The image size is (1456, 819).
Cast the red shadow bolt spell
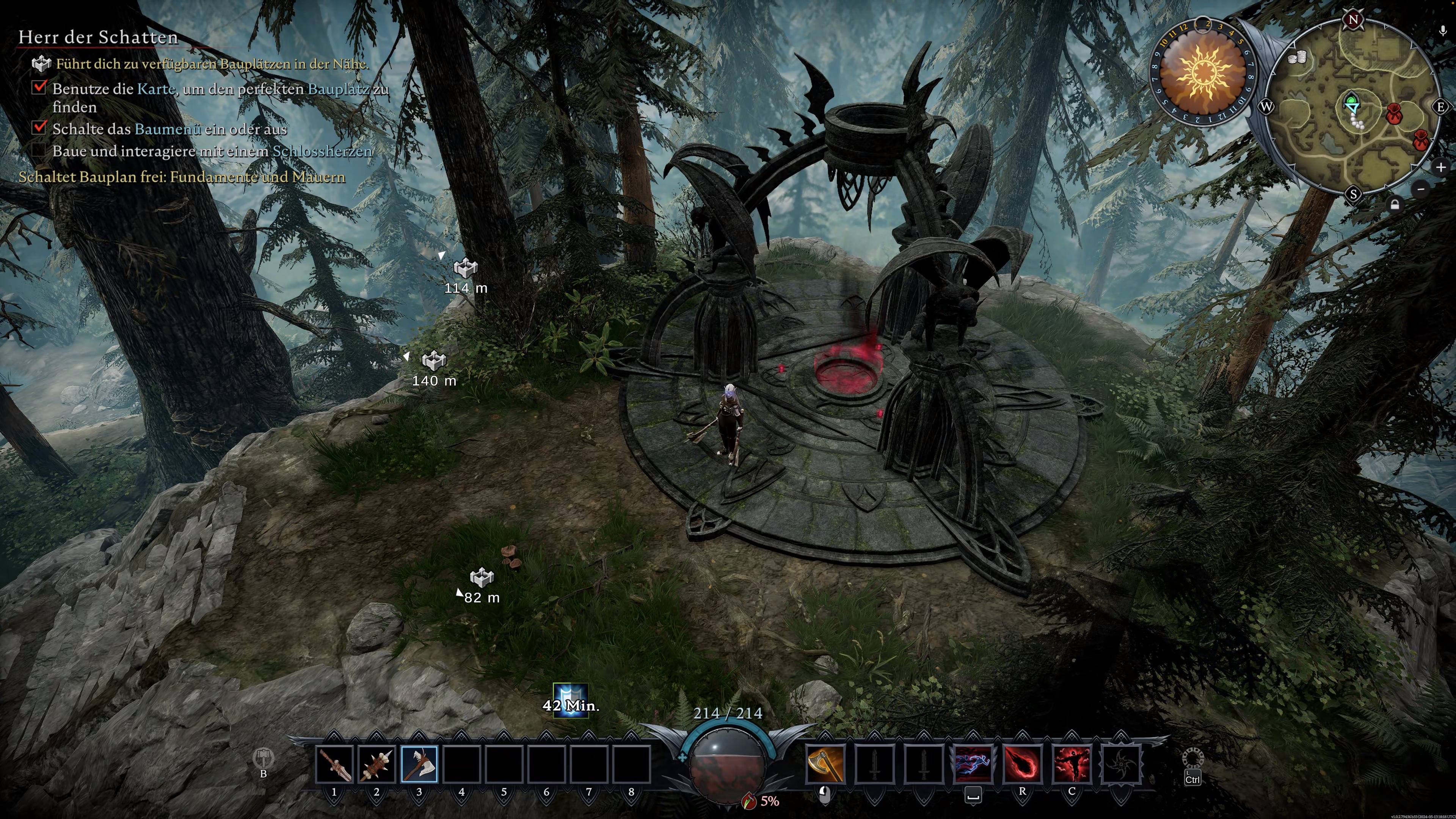[x=1022, y=764]
